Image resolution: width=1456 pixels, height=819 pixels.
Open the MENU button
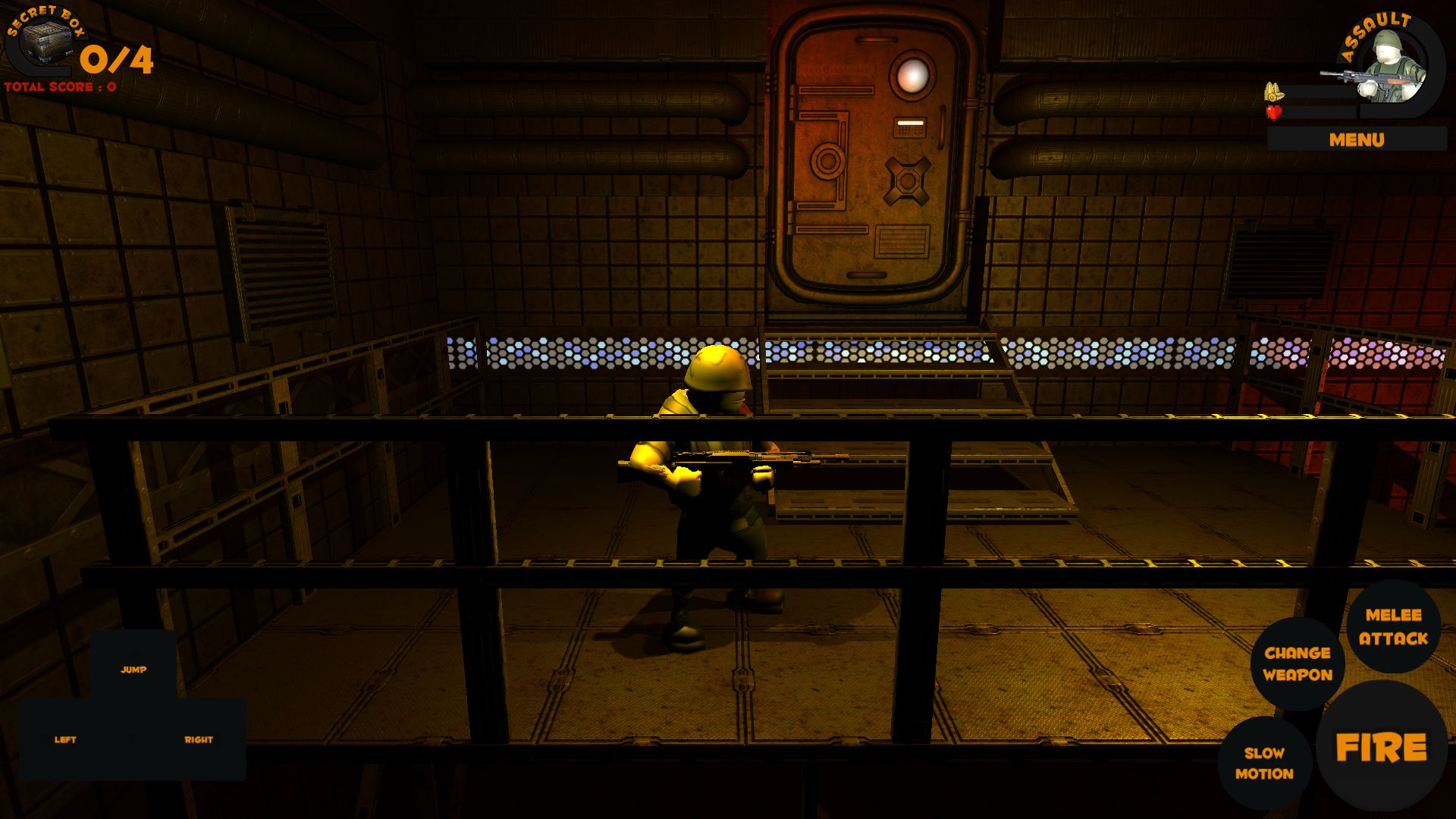(x=1356, y=140)
